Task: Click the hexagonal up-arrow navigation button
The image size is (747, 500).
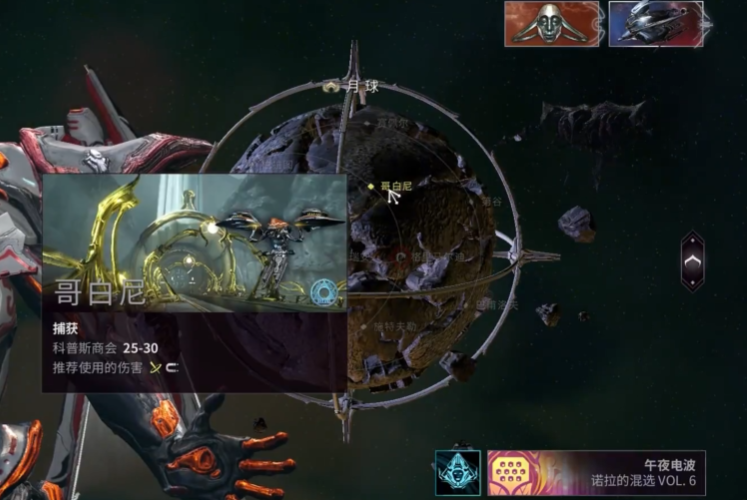Action: (x=692, y=262)
